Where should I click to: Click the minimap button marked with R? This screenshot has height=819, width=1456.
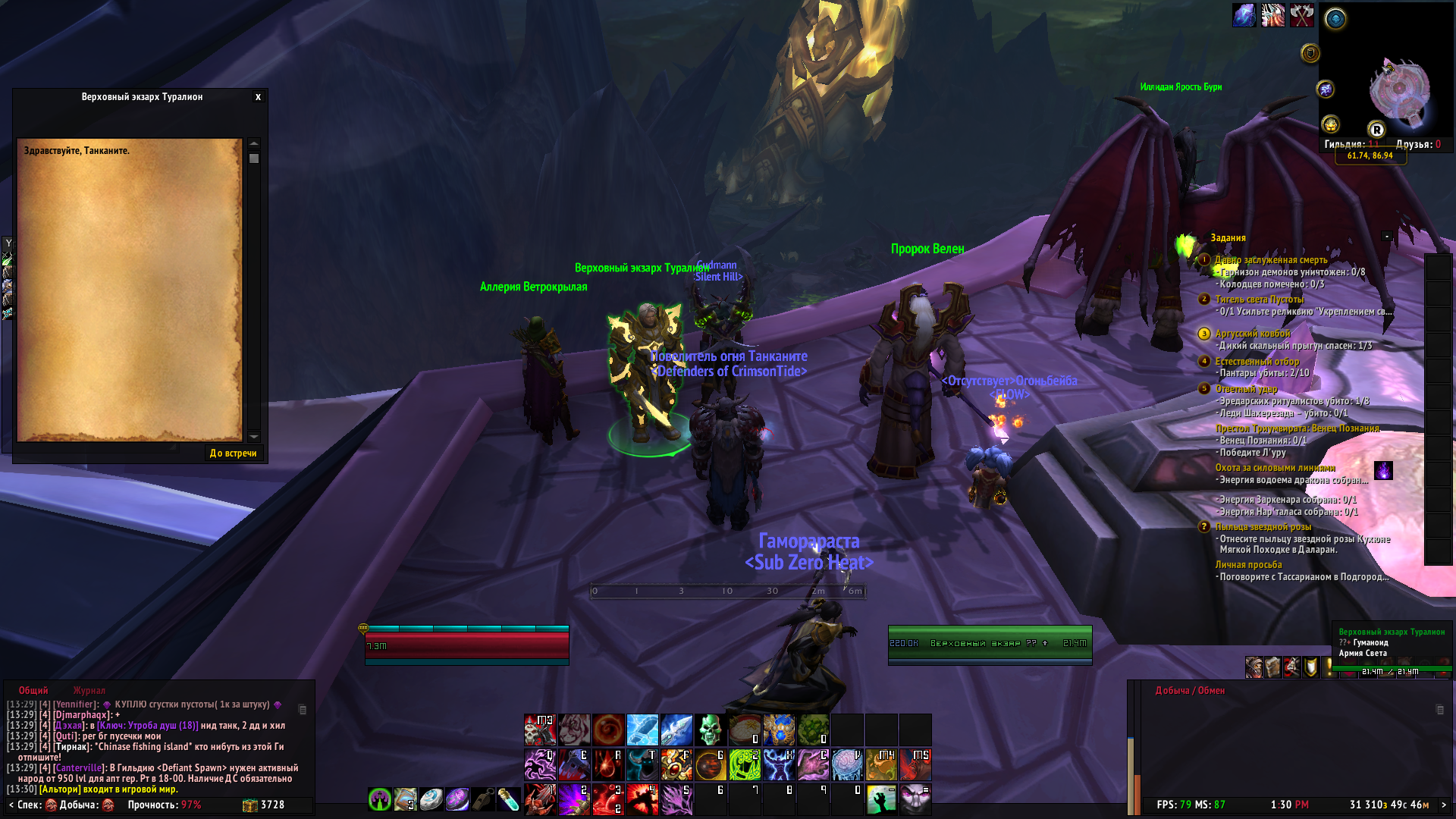(x=1376, y=130)
